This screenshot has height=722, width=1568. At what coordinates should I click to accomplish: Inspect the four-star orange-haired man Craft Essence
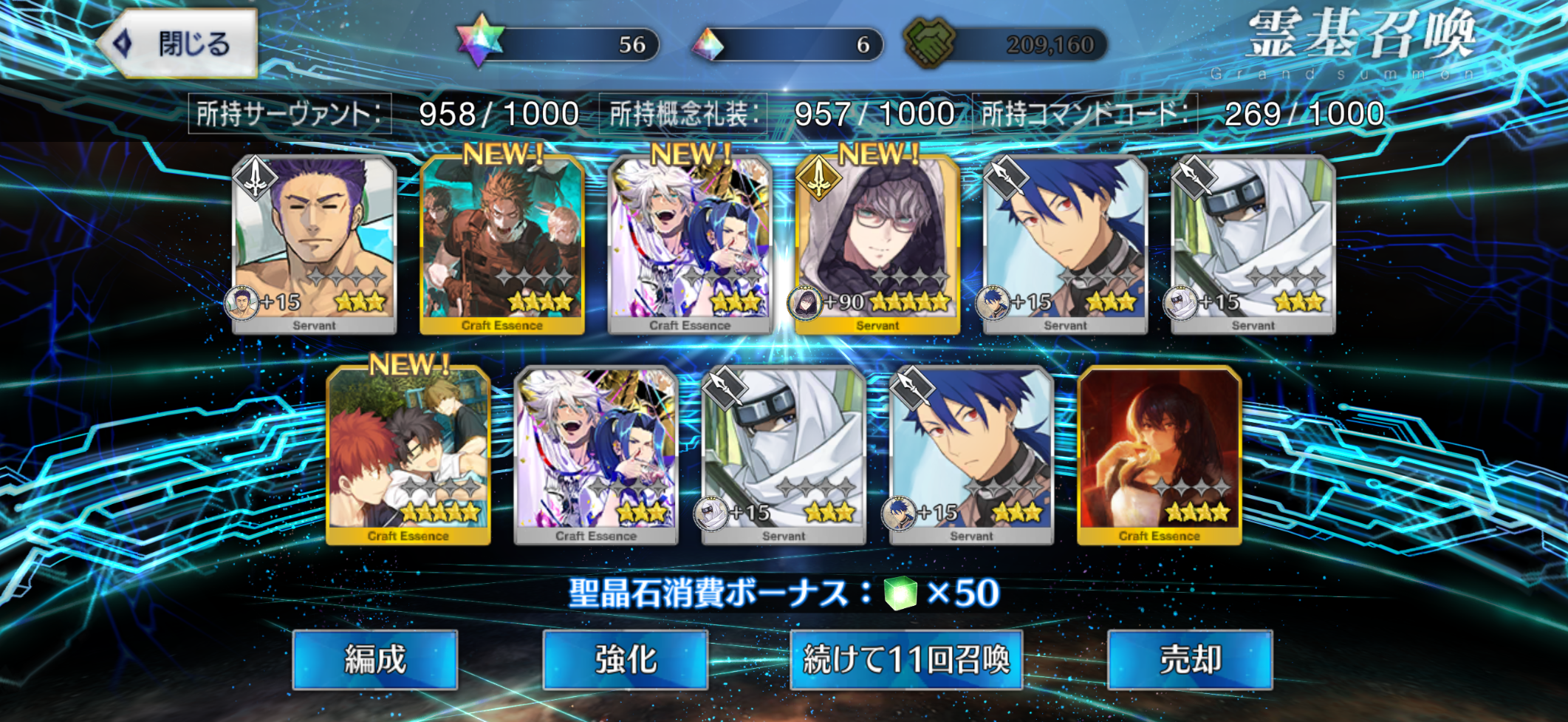[502, 244]
